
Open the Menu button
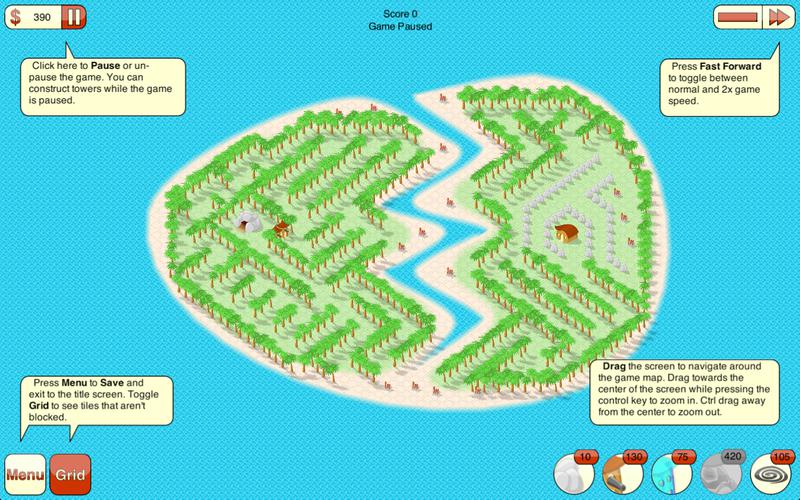tap(24, 474)
